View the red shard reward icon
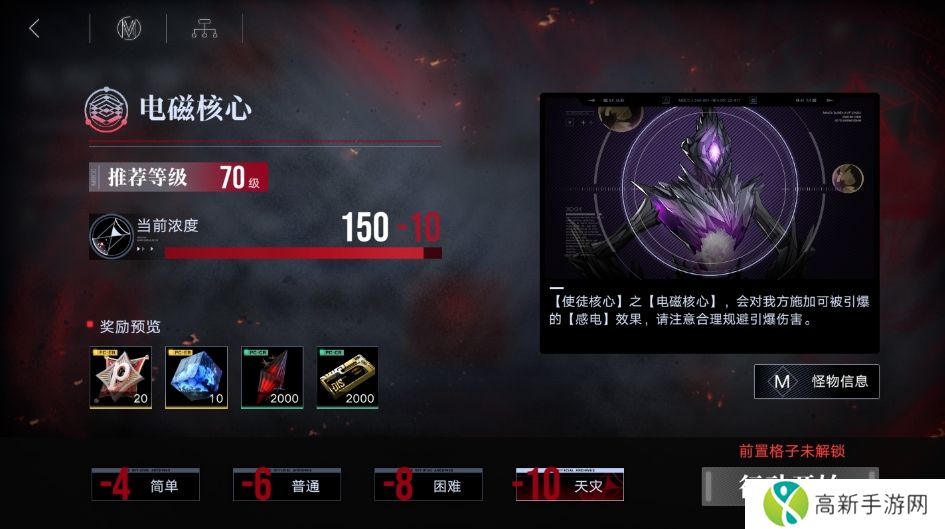The height and width of the screenshot is (529, 945). click(x=273, y=377)
